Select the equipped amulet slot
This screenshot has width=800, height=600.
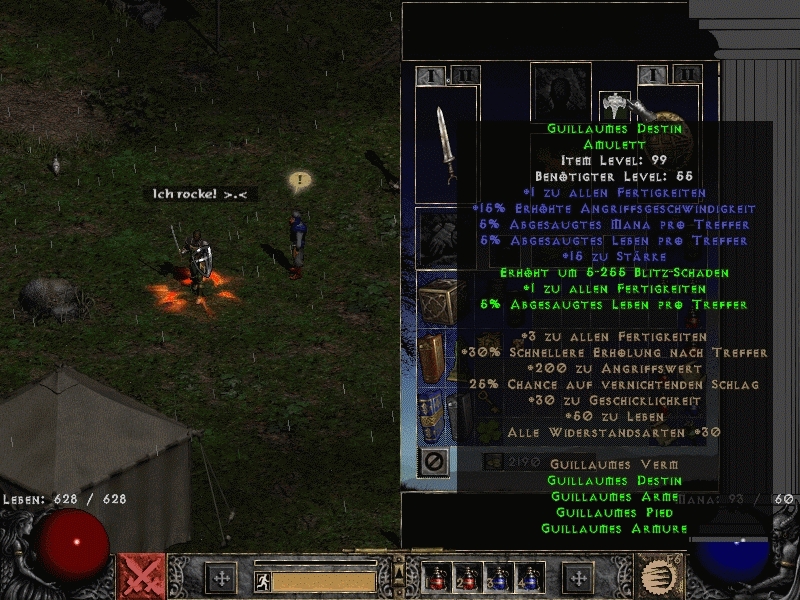(612, 104)
